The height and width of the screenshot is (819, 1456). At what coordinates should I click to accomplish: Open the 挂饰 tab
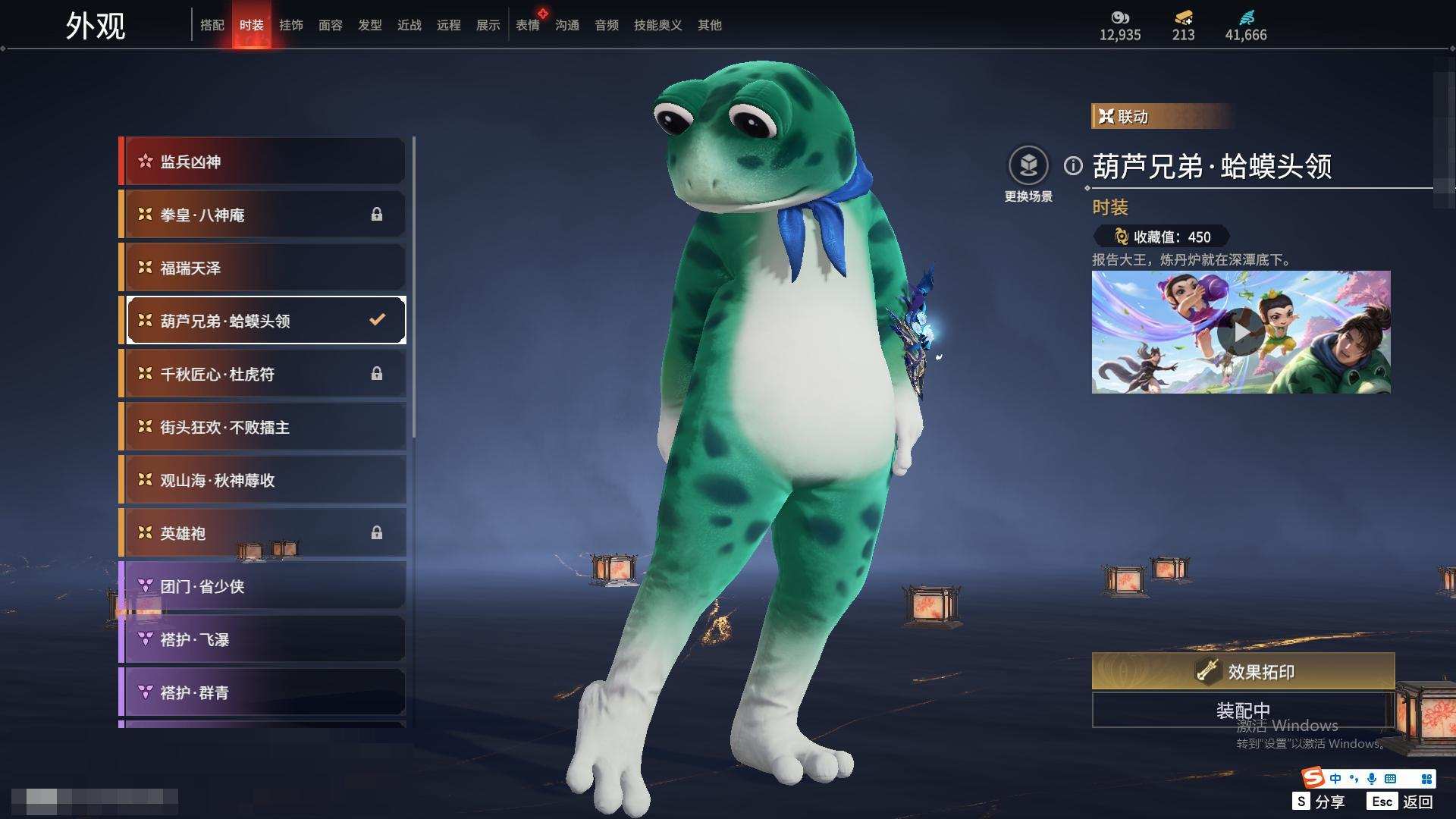coord(291,25)
